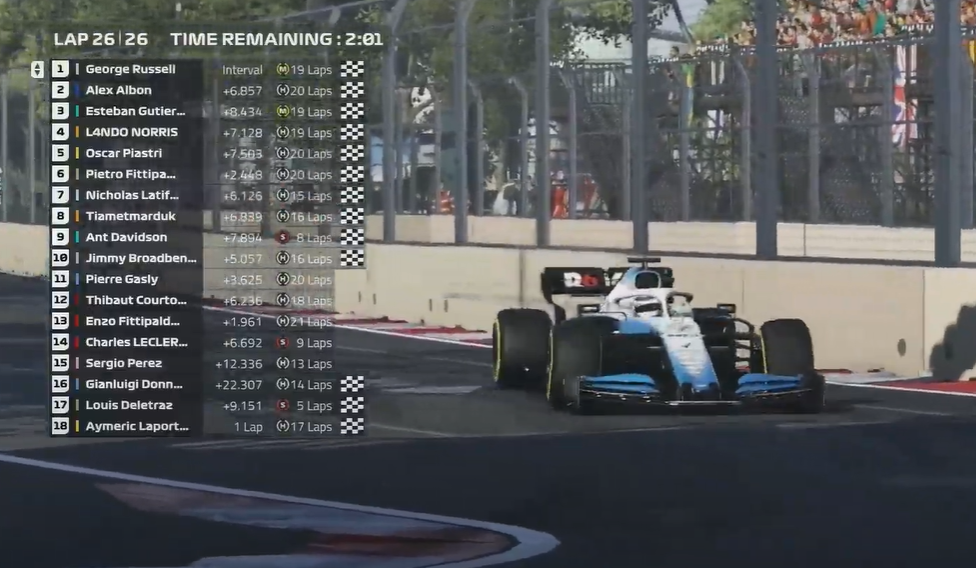Choose Aymeric Laporte's last-place row
This screenshot has height=568, width=976.
pyautogui.click(x=136, y=426)
